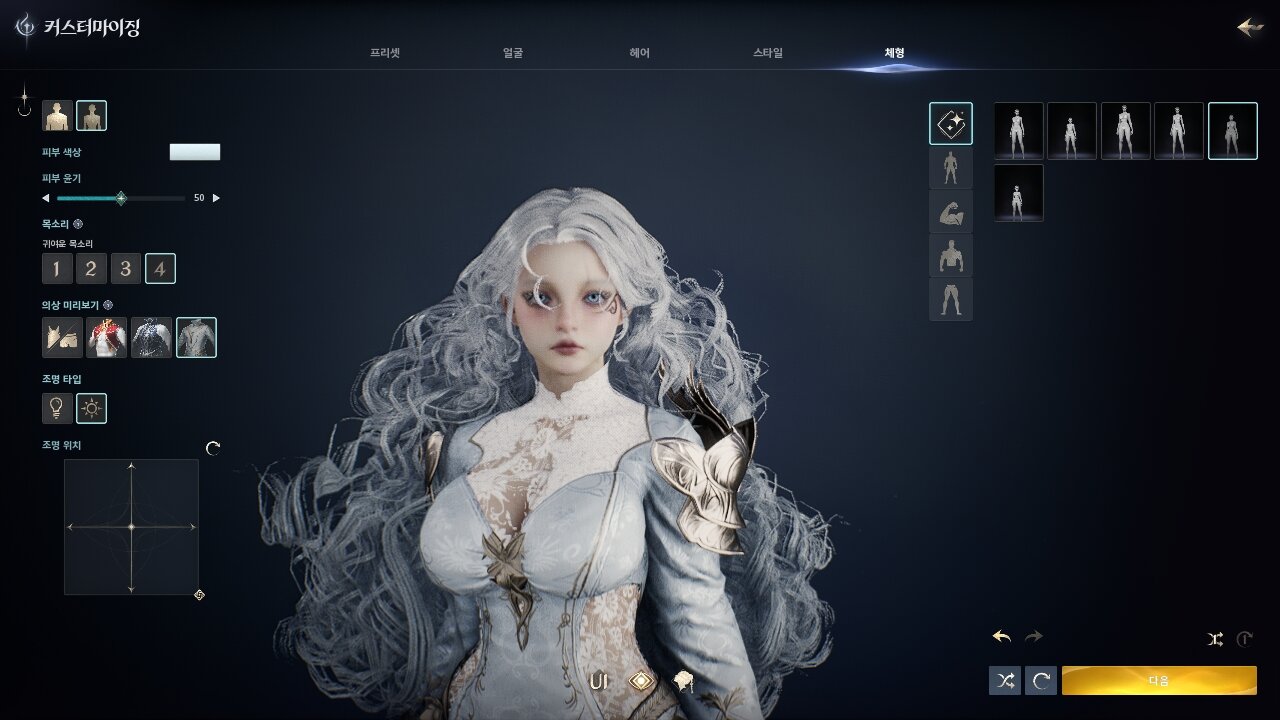Open the 스타일 tab
The width and height of the screenshot is (1280, 720).
768,53
